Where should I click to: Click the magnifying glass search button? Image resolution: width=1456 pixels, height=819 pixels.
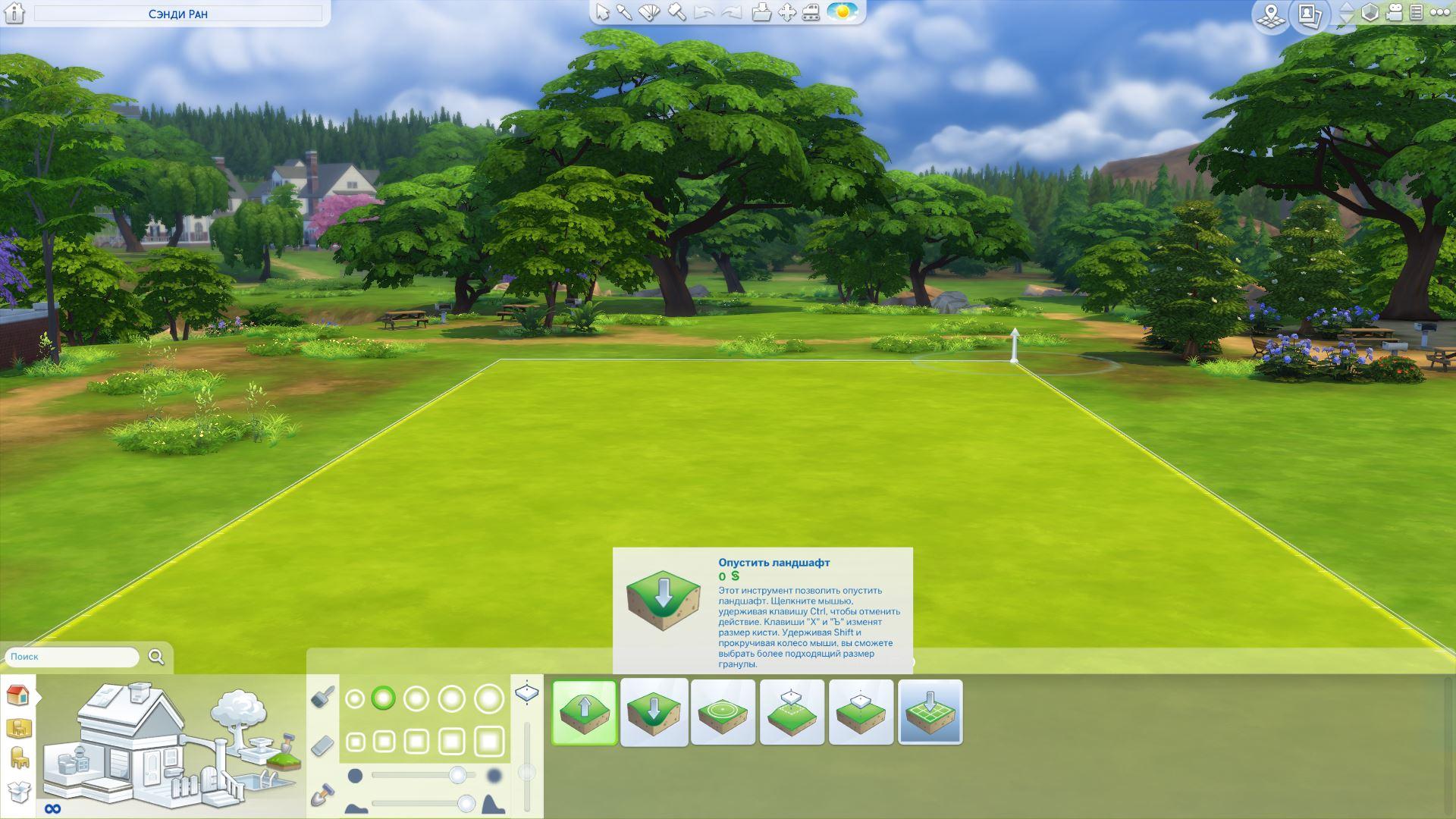pos(156,657)
